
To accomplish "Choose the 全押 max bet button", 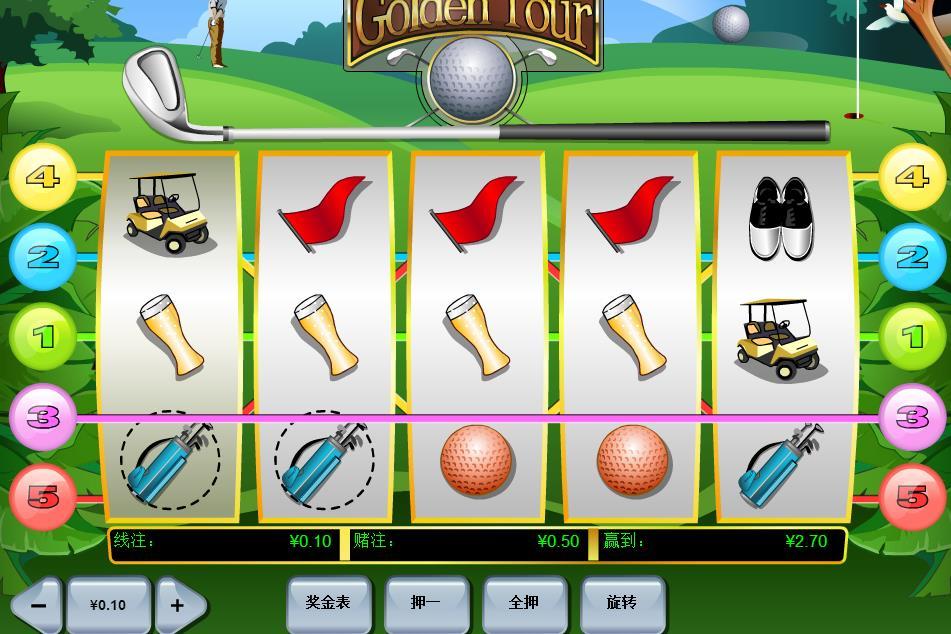I will [x=524, y=602].
